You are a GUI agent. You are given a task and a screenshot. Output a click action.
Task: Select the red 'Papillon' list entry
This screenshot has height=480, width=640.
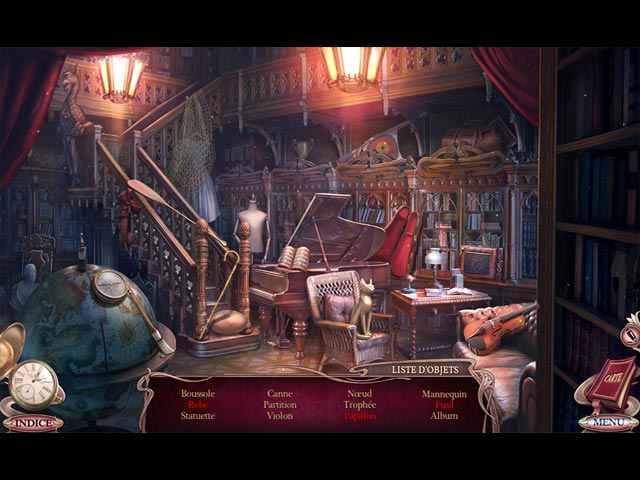click(x=360, y=416)
